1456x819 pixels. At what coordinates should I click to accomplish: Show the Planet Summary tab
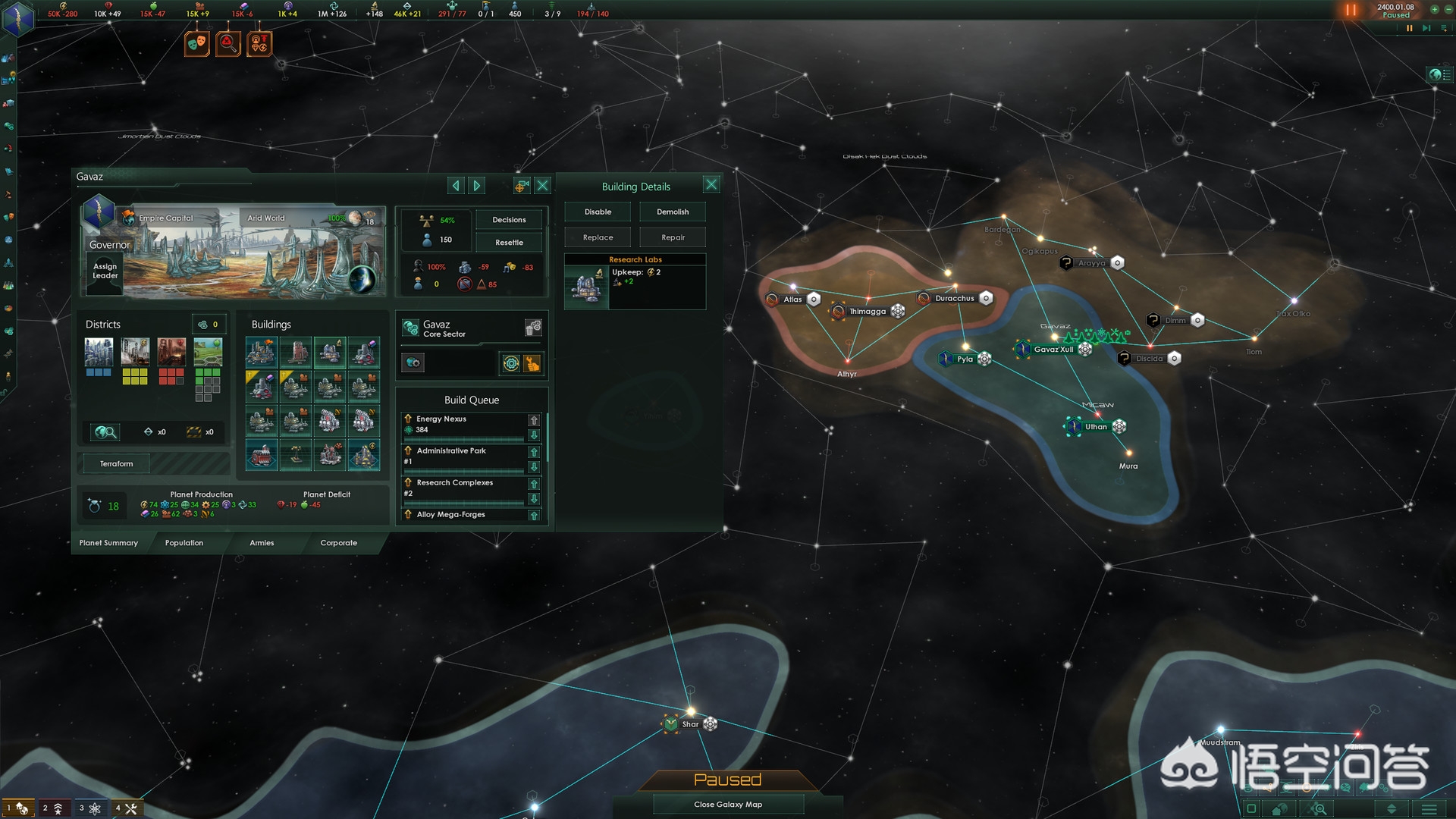pyautogui.click(x=108, y=543)
